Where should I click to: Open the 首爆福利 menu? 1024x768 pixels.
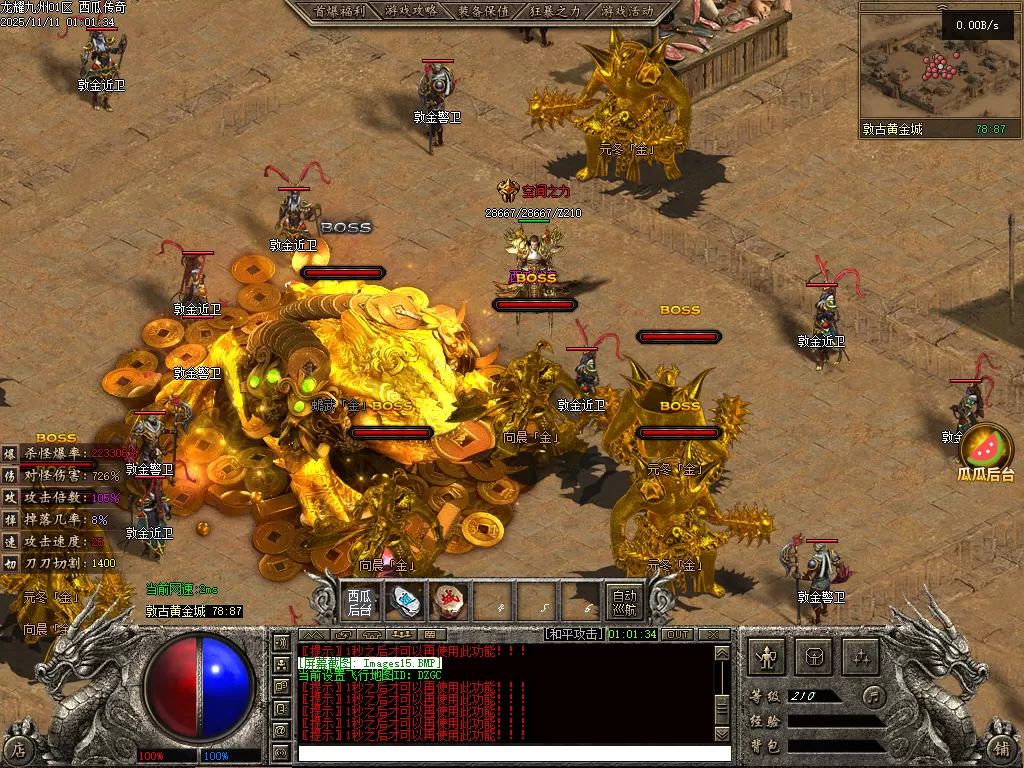338,11
